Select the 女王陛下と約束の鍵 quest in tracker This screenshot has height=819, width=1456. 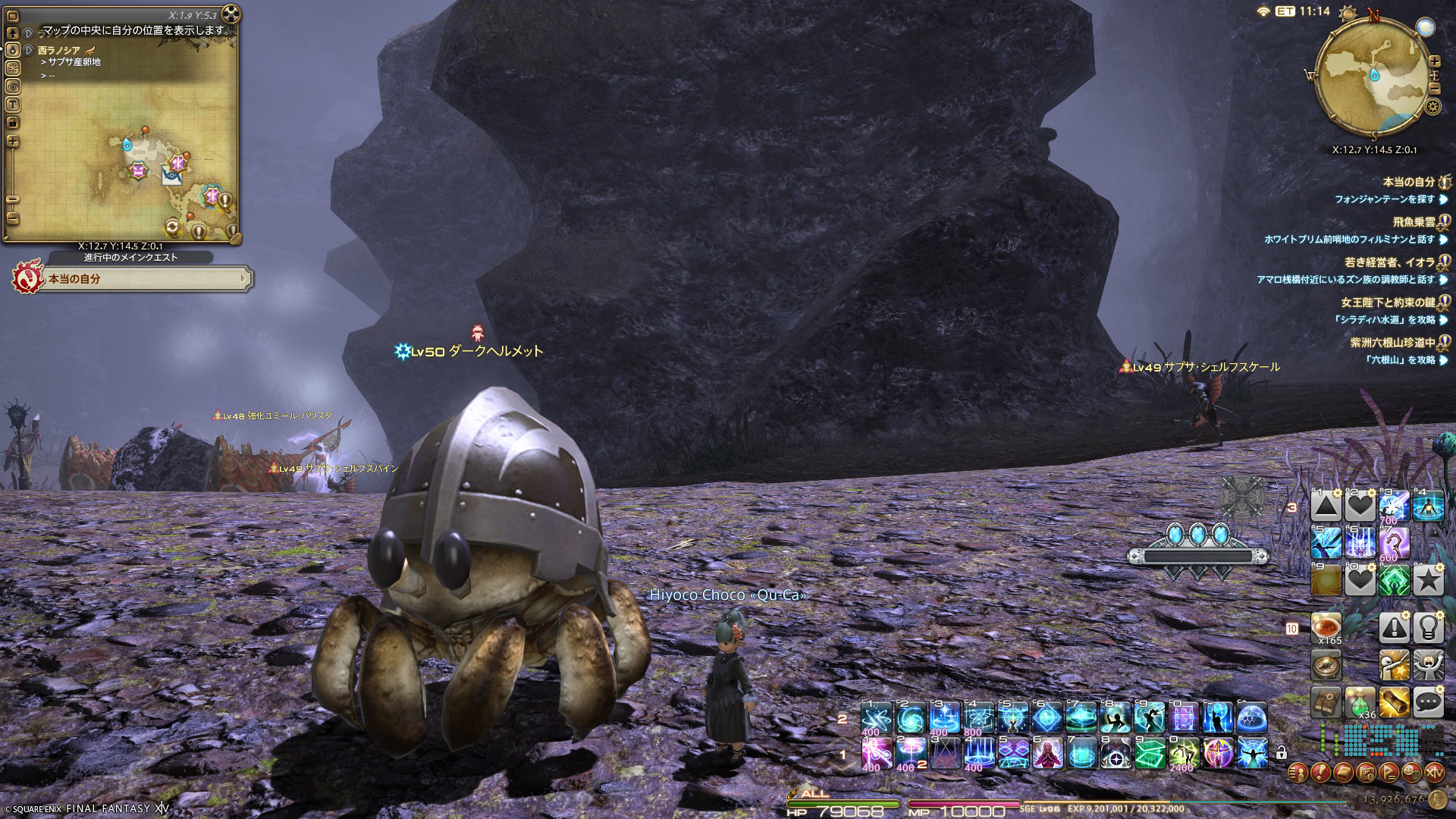[x=1388, y=303]
